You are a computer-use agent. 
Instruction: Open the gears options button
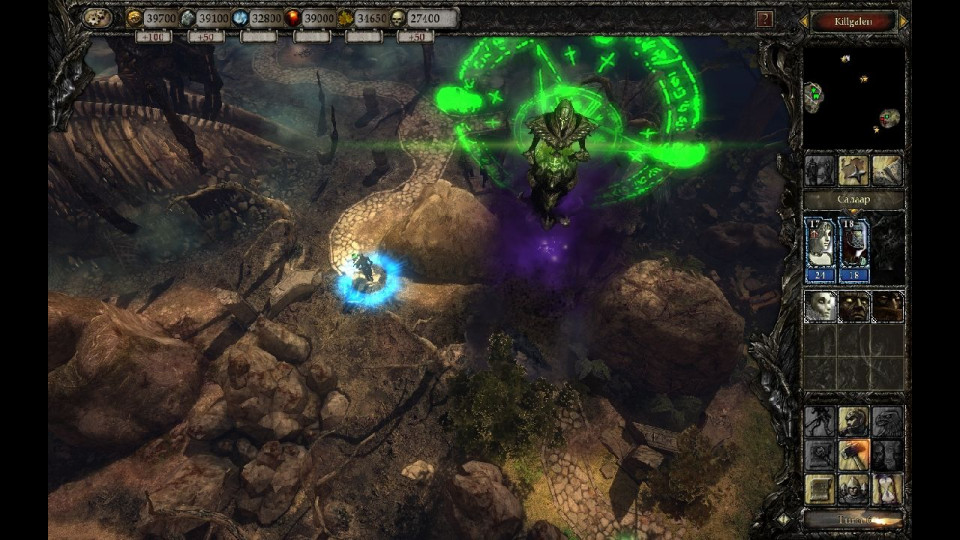[97, 18]
